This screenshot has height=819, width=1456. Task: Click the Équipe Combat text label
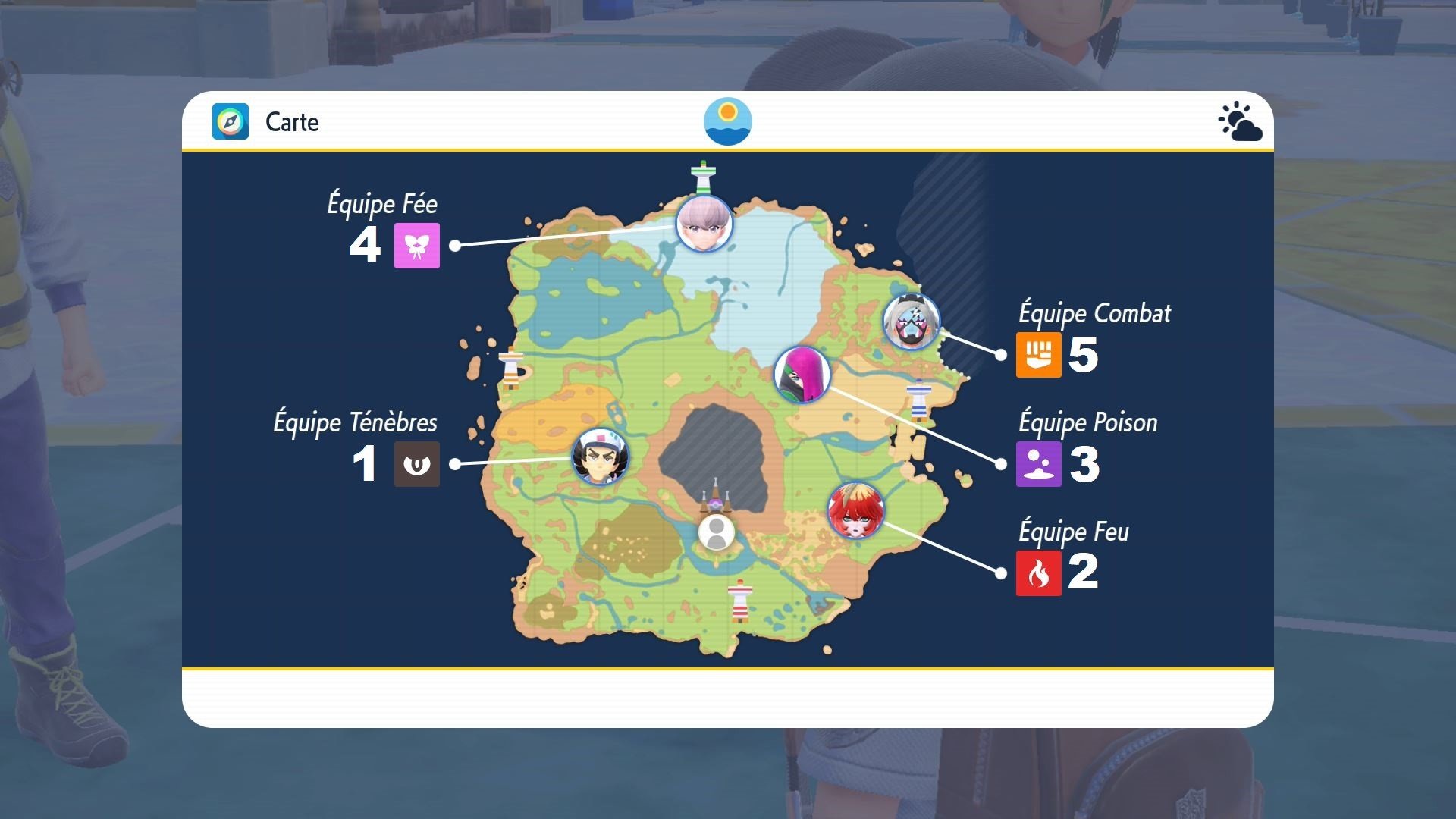click(x=1094, y=312)
